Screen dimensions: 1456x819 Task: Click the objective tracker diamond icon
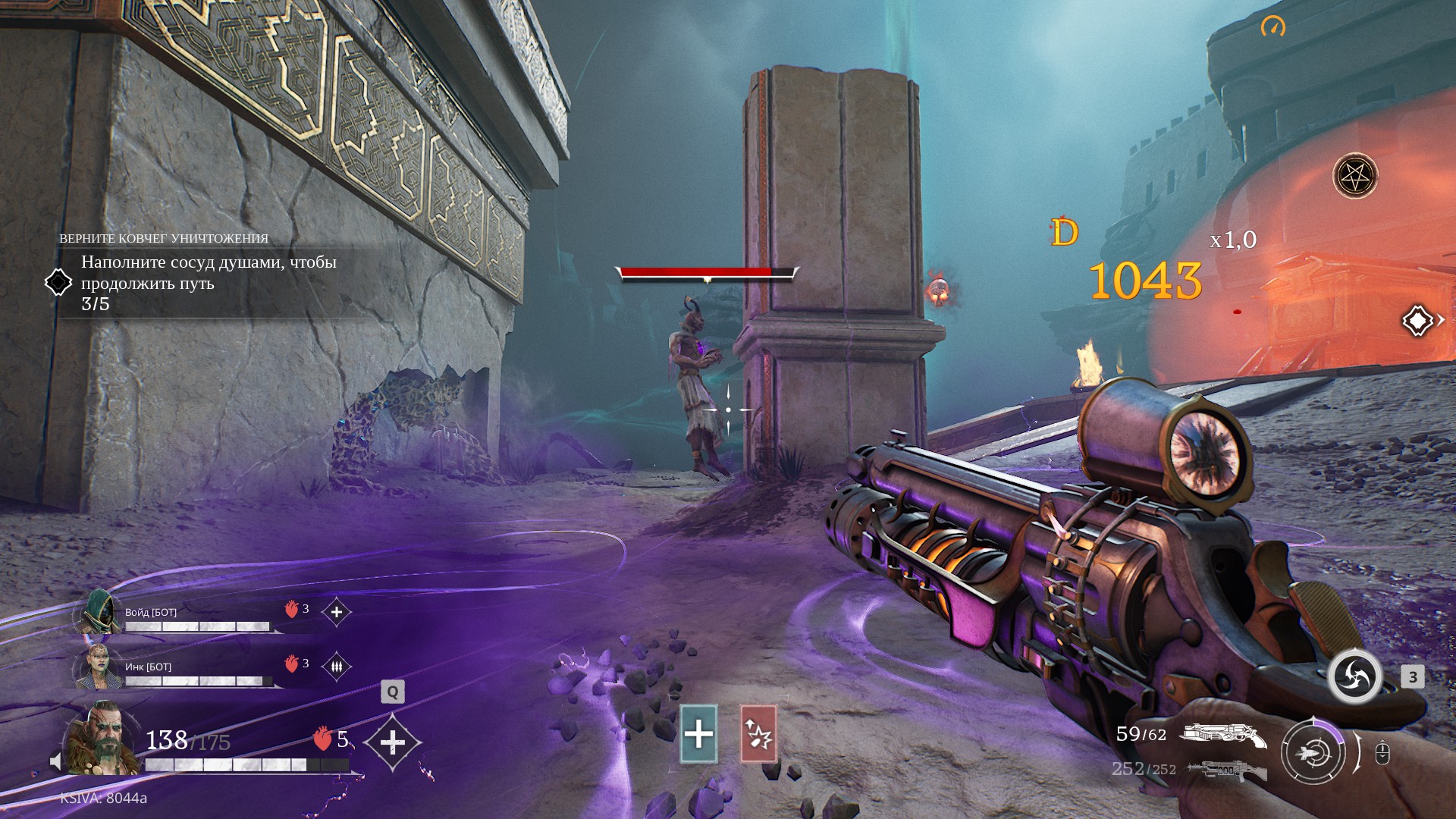[x=58, y=283]
